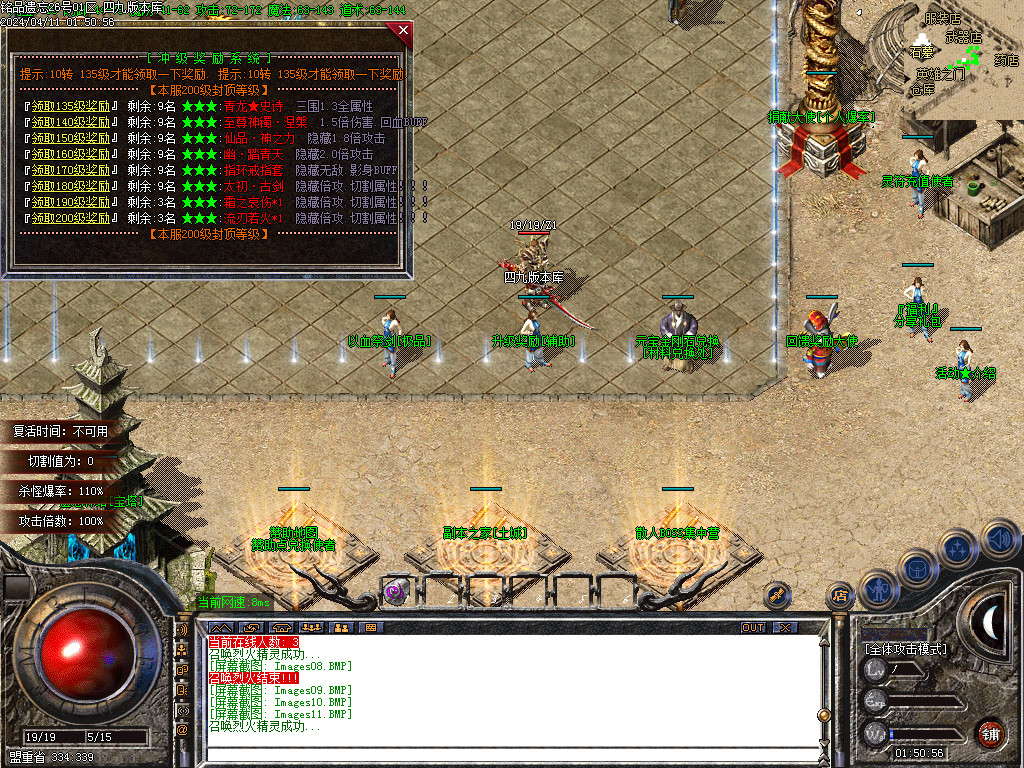
Task: Open the 店 shop round button
Action: tap(839, 596)
